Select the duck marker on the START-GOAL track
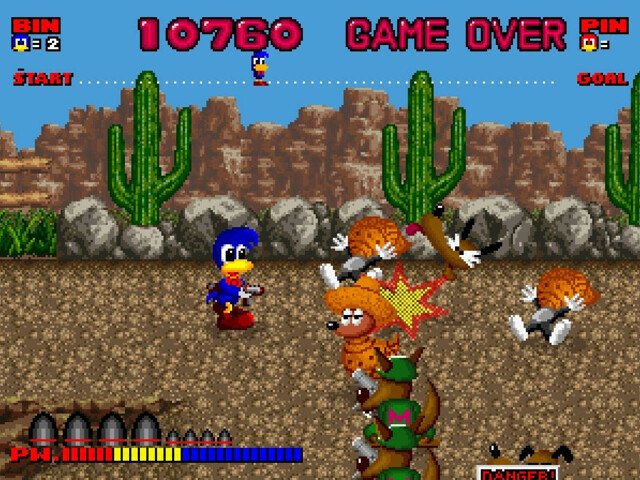This screenshot has width=640, height=480. click(x=260, y=68)
